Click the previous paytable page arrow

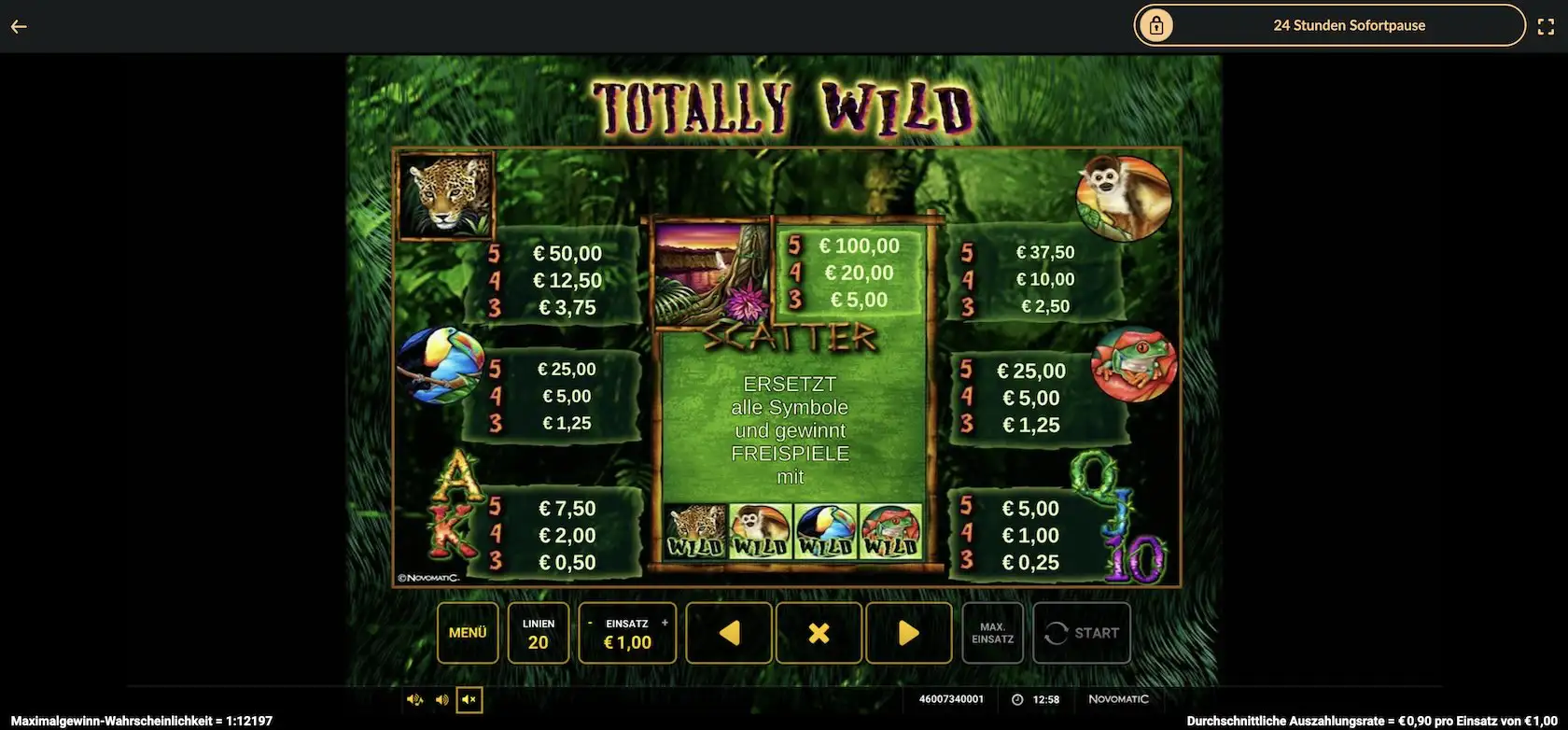coord(728,633)
